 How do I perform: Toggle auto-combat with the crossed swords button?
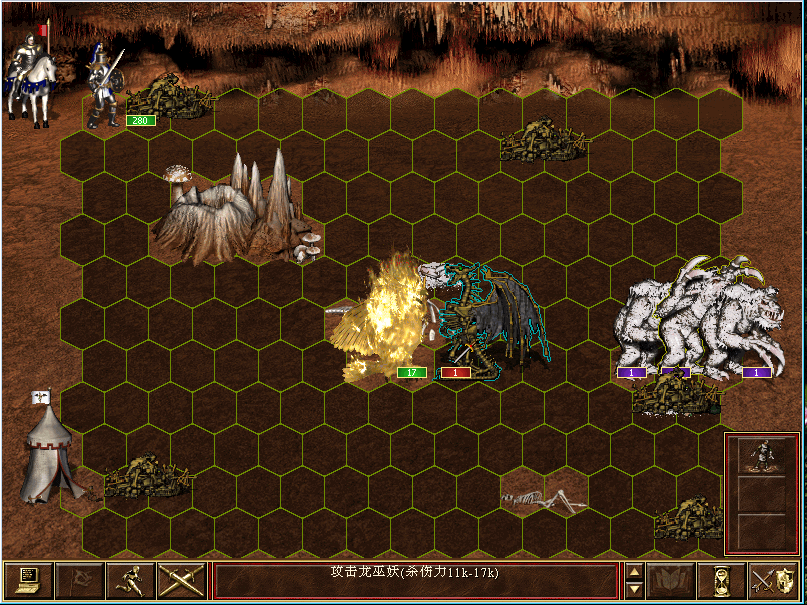(x=181, y=580)
